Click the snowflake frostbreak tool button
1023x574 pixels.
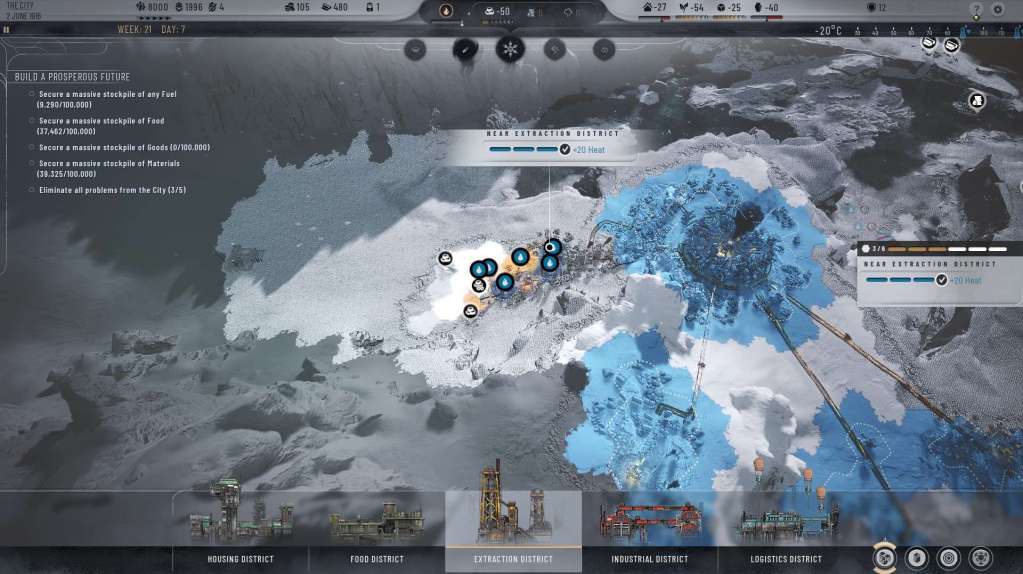point(510,48)
